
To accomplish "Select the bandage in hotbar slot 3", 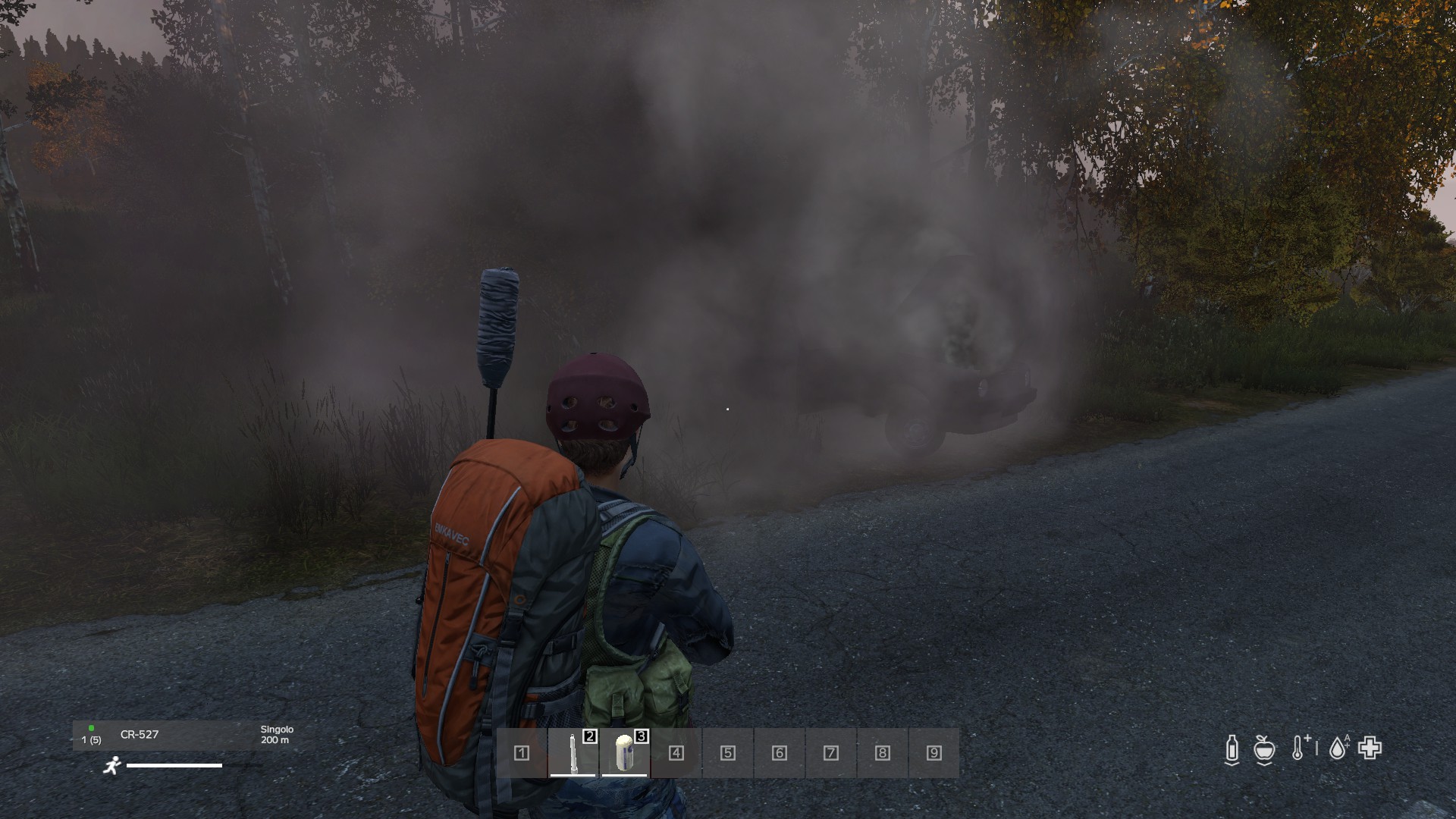I will pos(624,752).
